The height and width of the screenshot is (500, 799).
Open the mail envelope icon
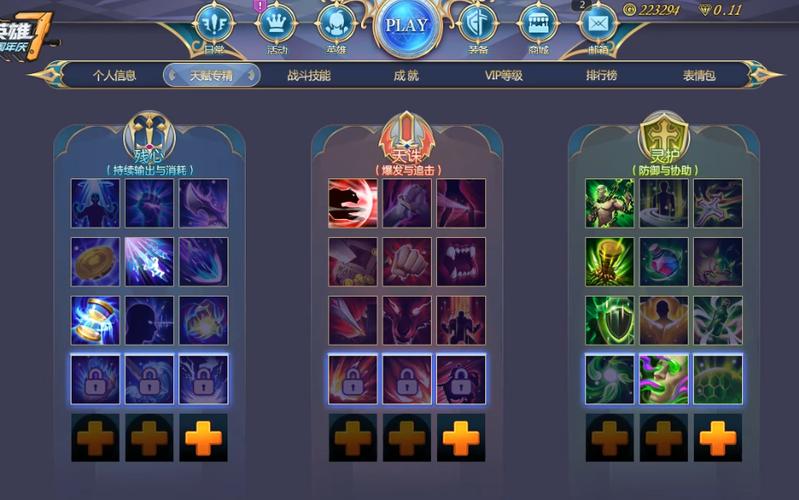pos(598,22)
